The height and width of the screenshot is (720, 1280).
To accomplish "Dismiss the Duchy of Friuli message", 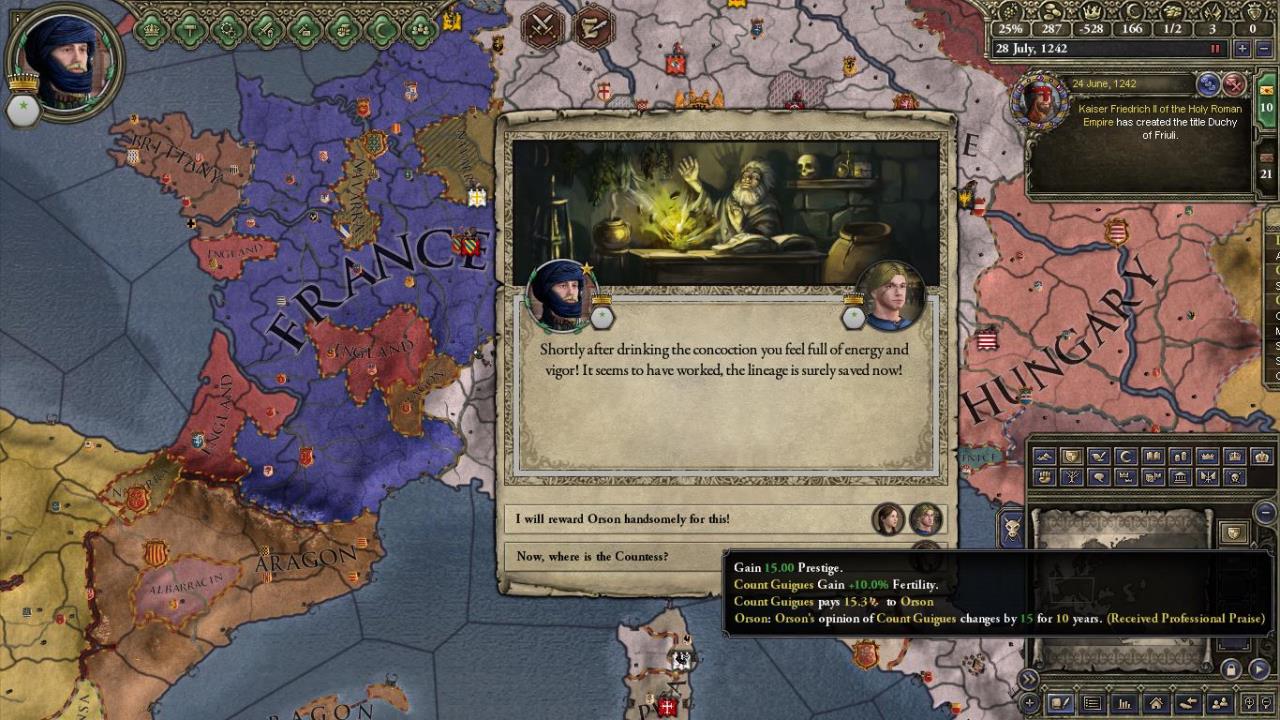I will (1235, 84).
